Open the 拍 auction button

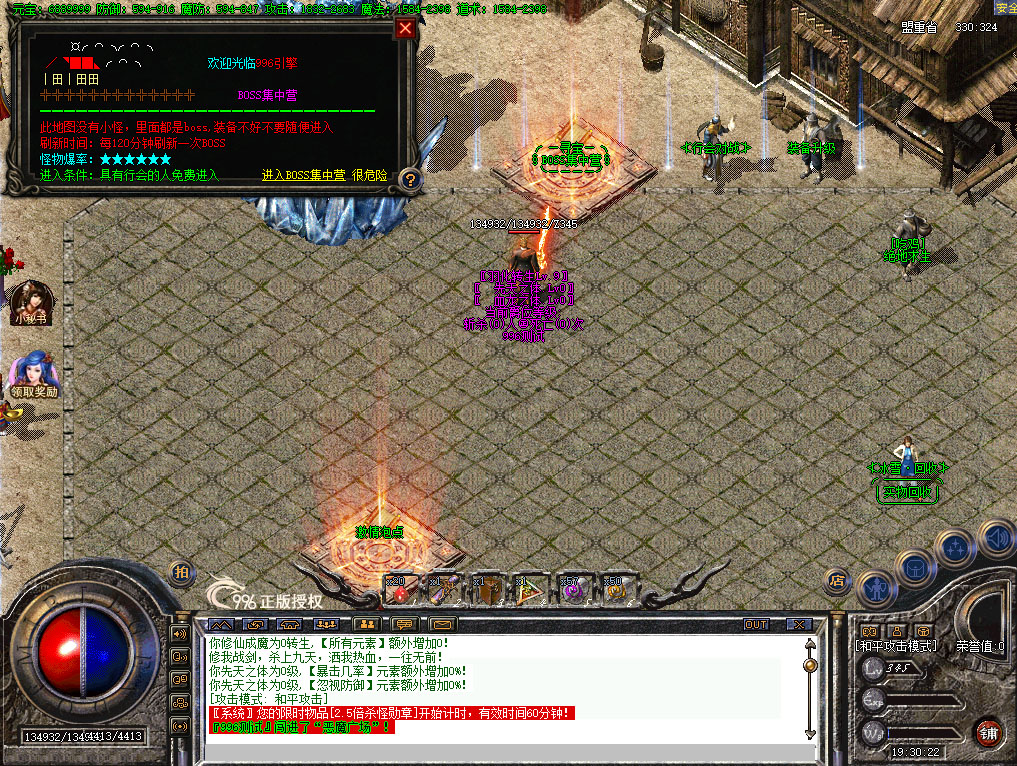(x=181, y=572)
